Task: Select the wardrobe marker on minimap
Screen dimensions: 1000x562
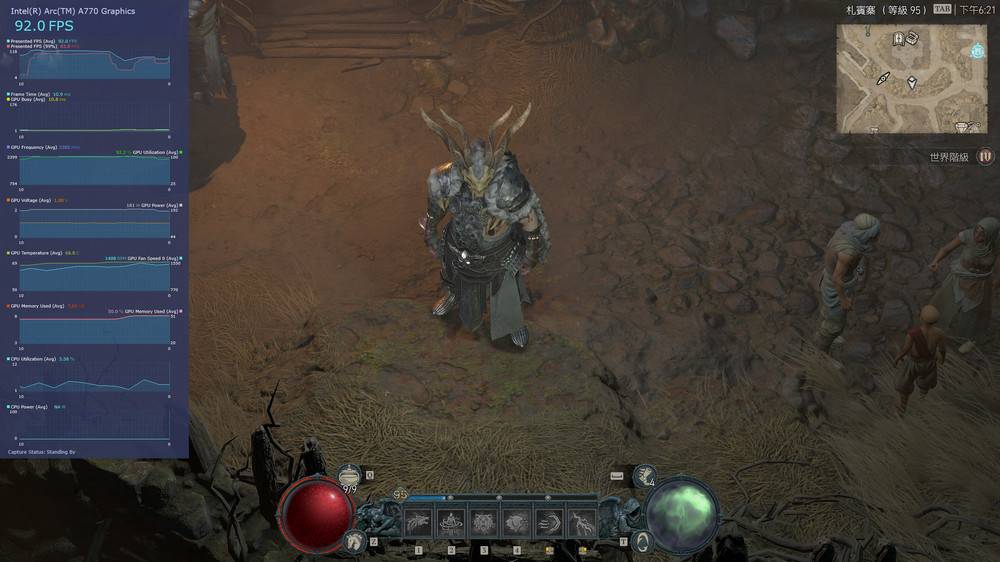Action: [x=899, y=39]
